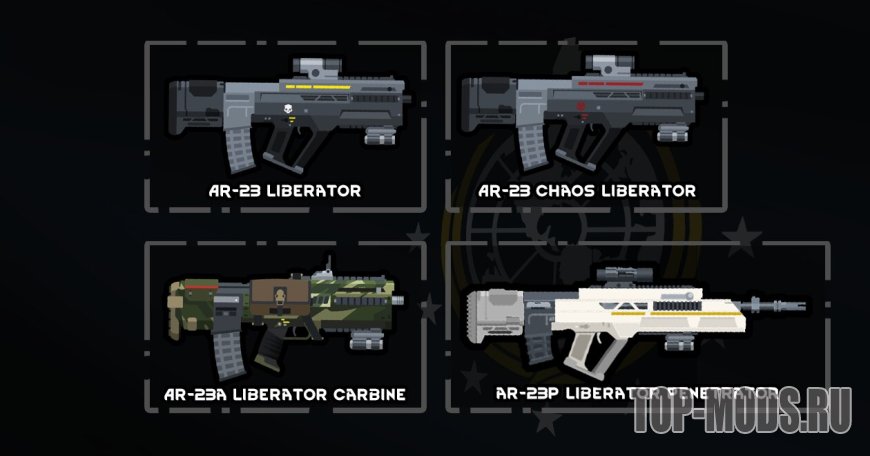
Task: Select the AR-23 Liberator weapon tile
Action: [285, 125]
